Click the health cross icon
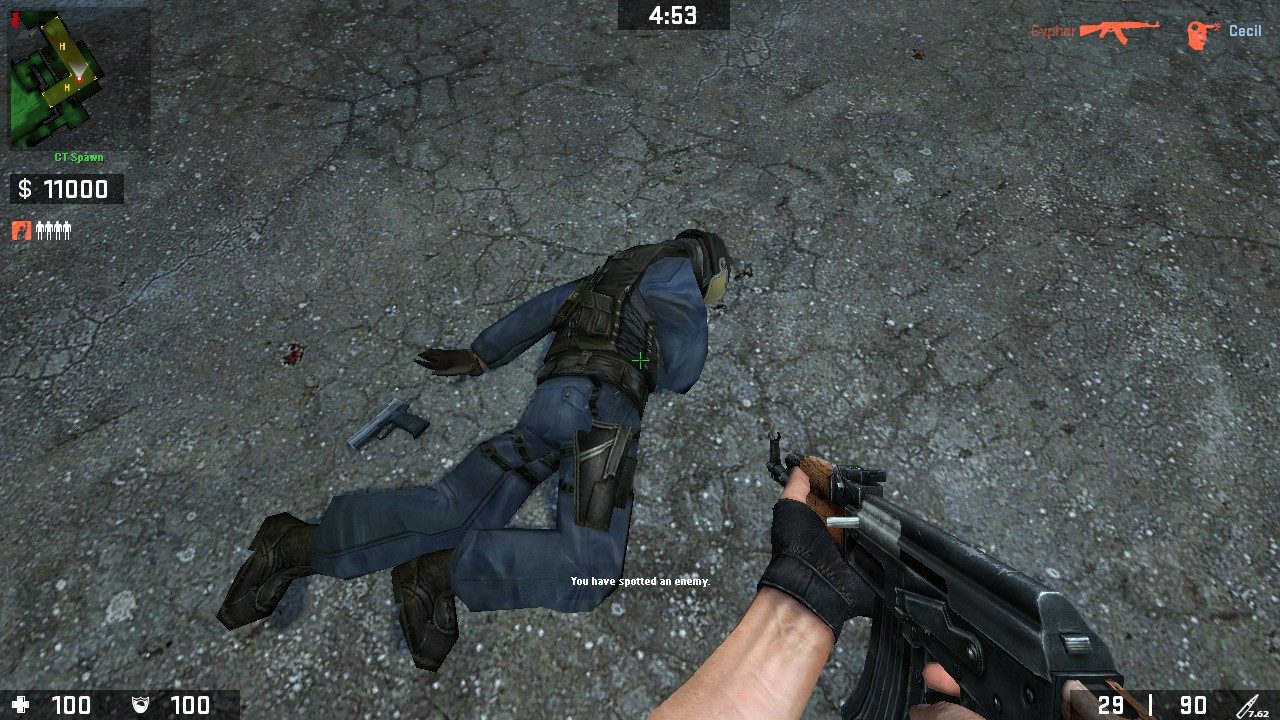 point(22,704)
